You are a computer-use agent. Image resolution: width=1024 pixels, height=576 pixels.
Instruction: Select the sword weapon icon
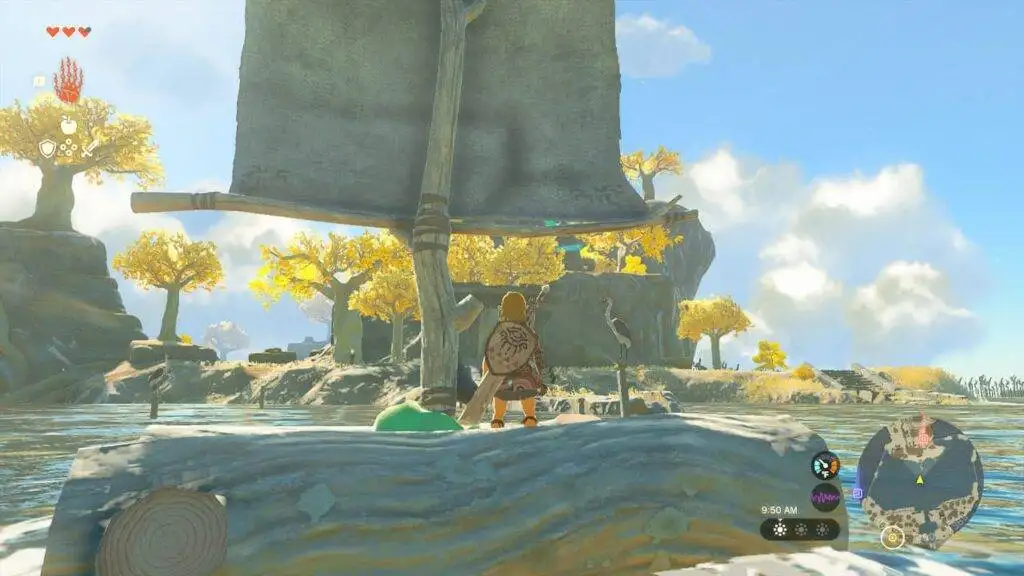90,147
